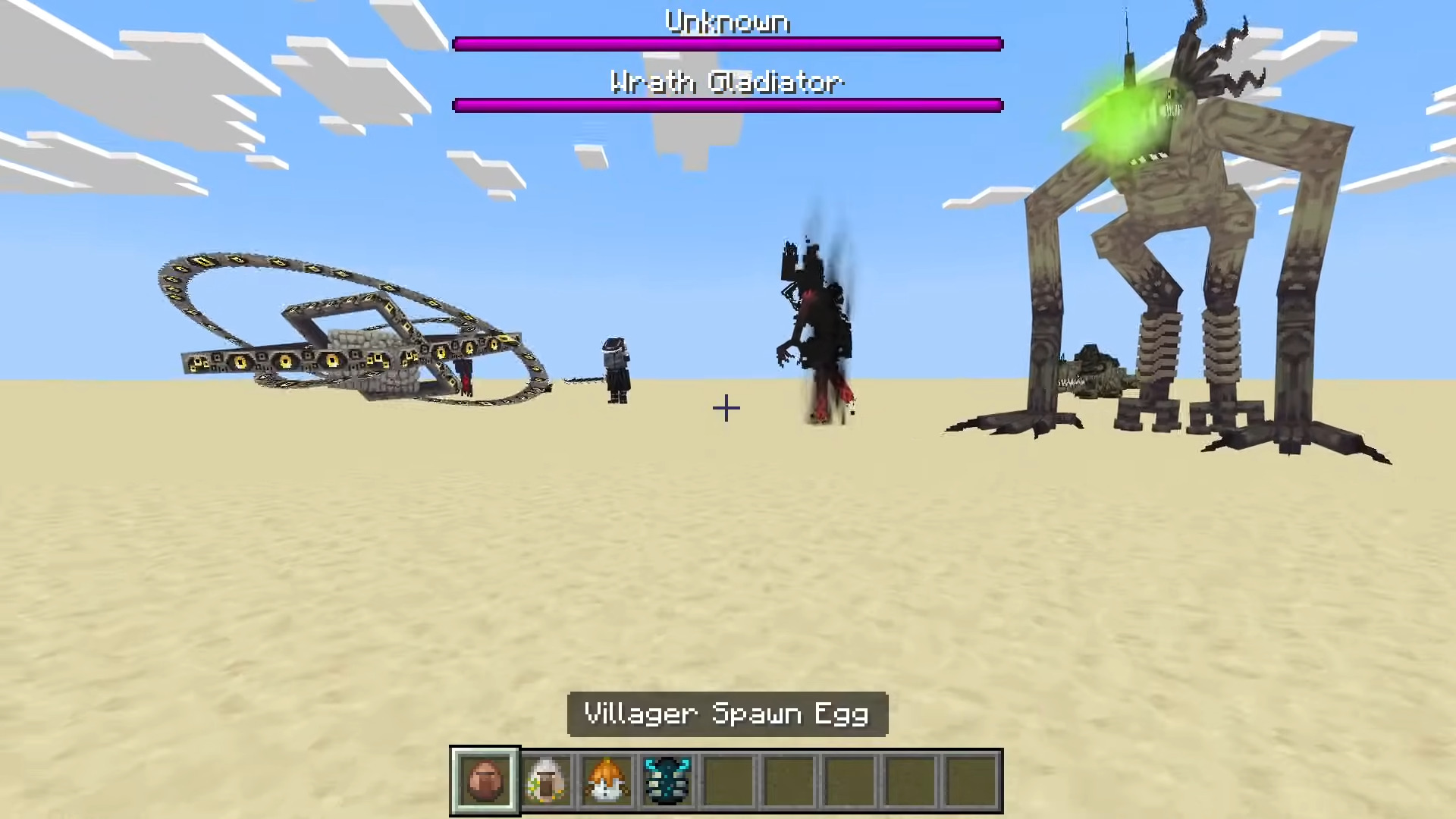Select the Villager Spawn Egg hotbar slot
Viewport: 1456px width, 819px height.
tap(485, 780)
